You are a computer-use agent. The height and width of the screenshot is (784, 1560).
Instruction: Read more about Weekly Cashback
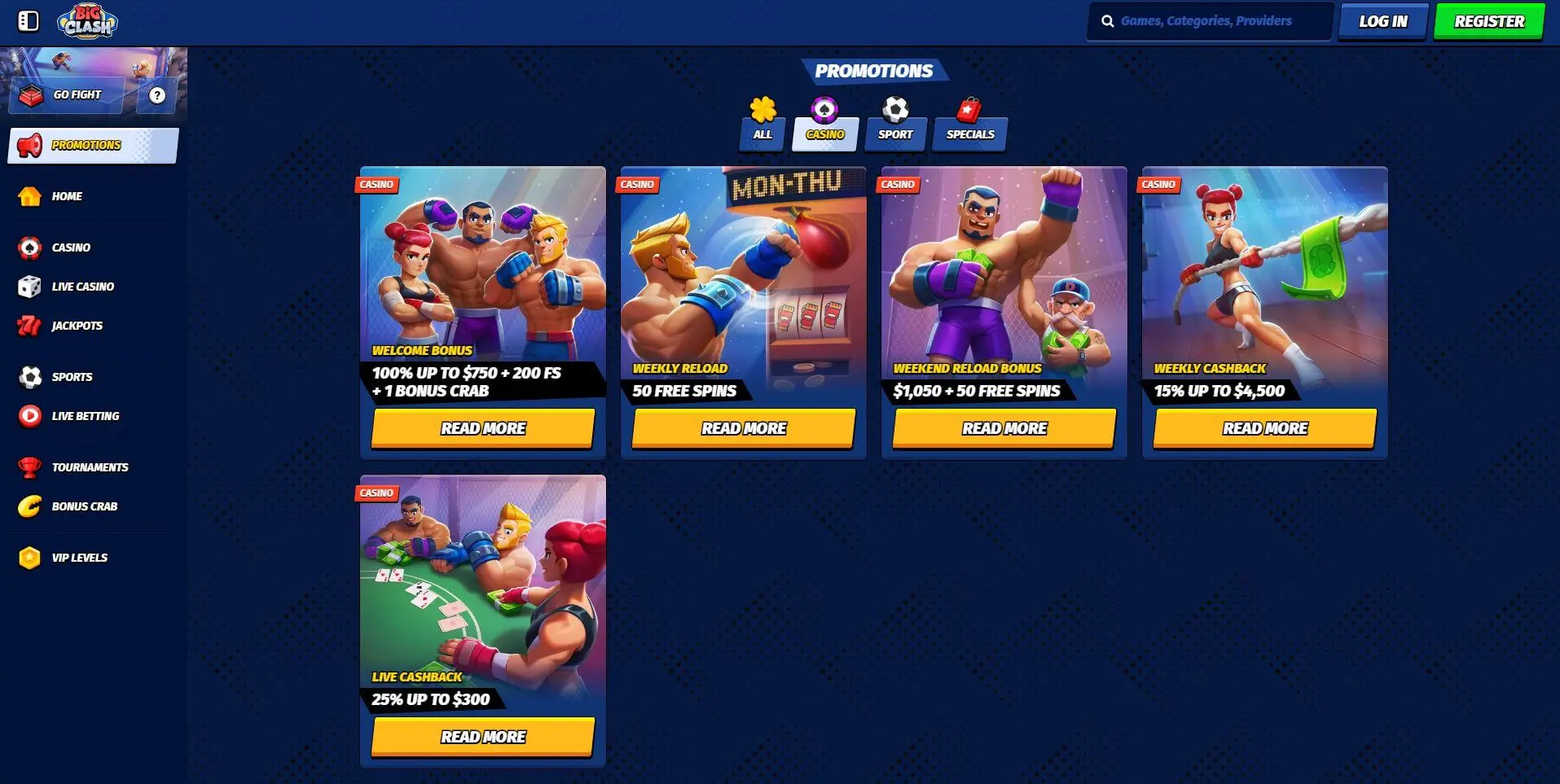click(x=1264, y=428)
